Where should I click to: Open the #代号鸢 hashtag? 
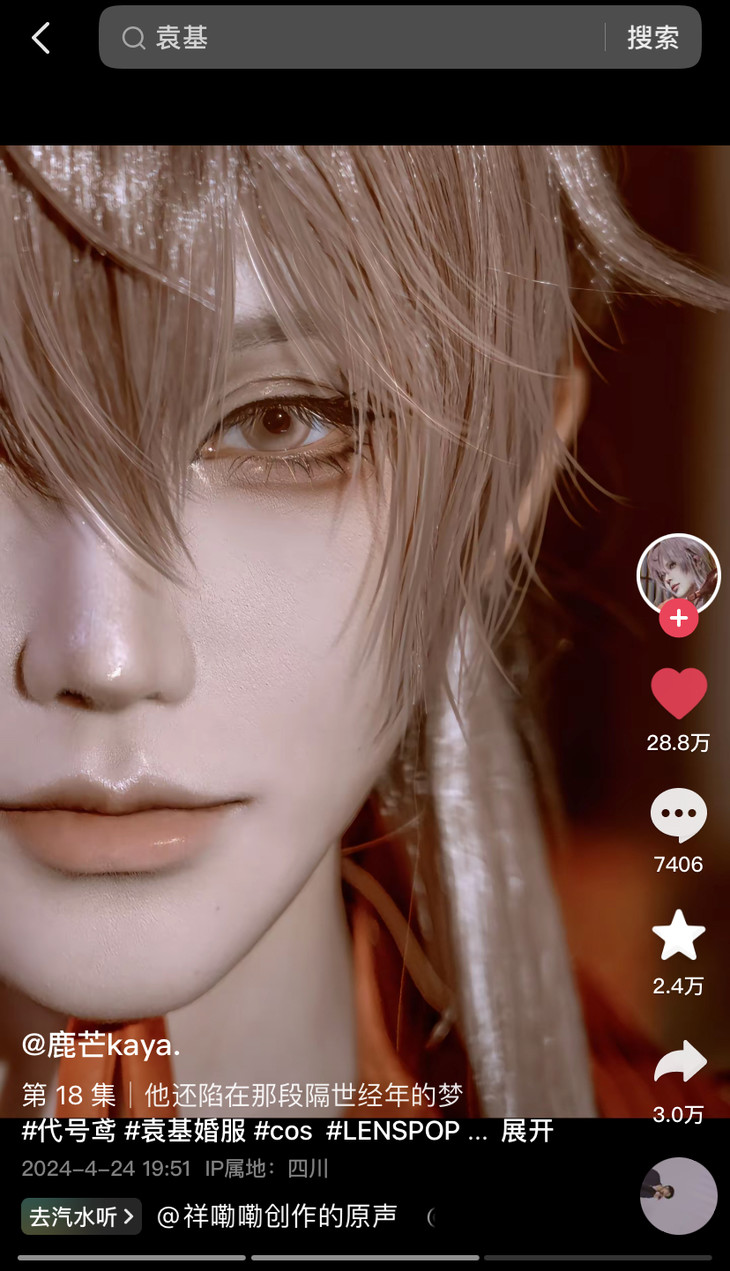(x=68, y=1131)
